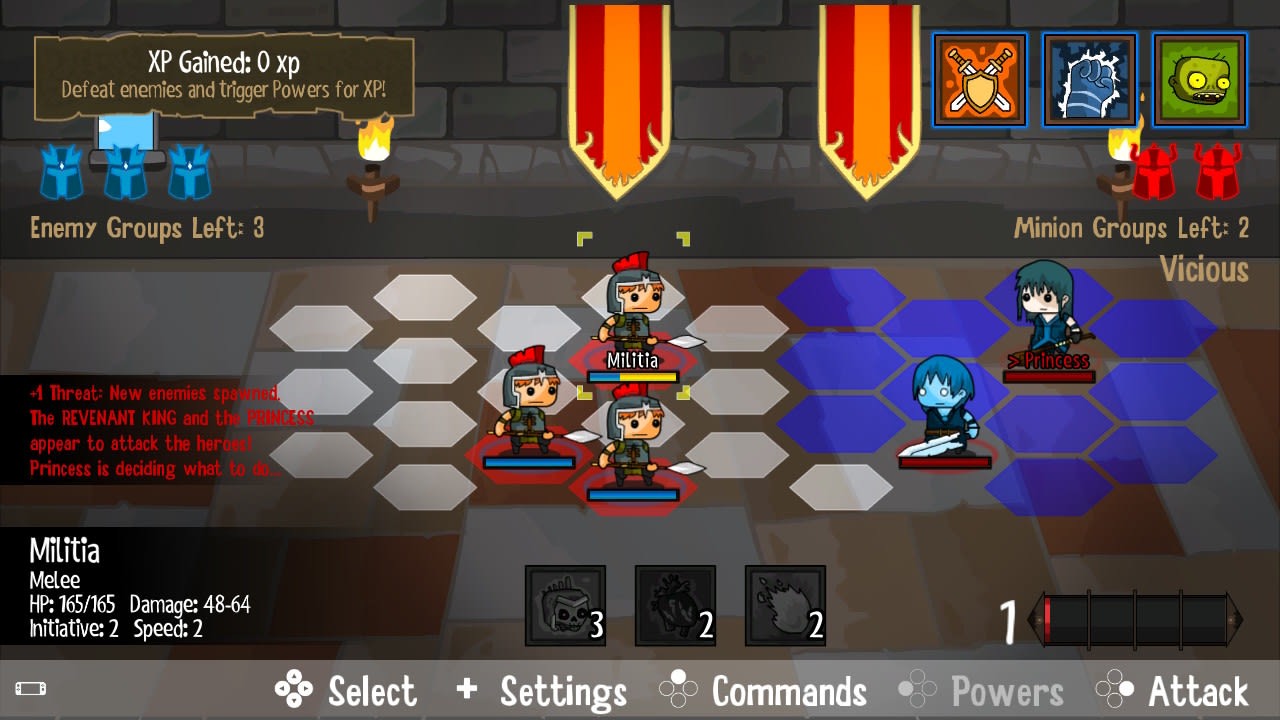Click the green zombie head icon

tap(1199, 80)
